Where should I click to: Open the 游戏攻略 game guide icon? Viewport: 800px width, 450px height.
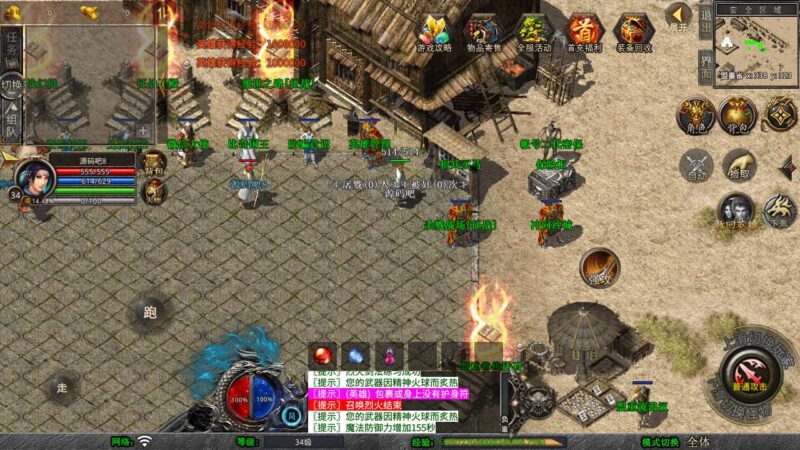click(435, 32)
